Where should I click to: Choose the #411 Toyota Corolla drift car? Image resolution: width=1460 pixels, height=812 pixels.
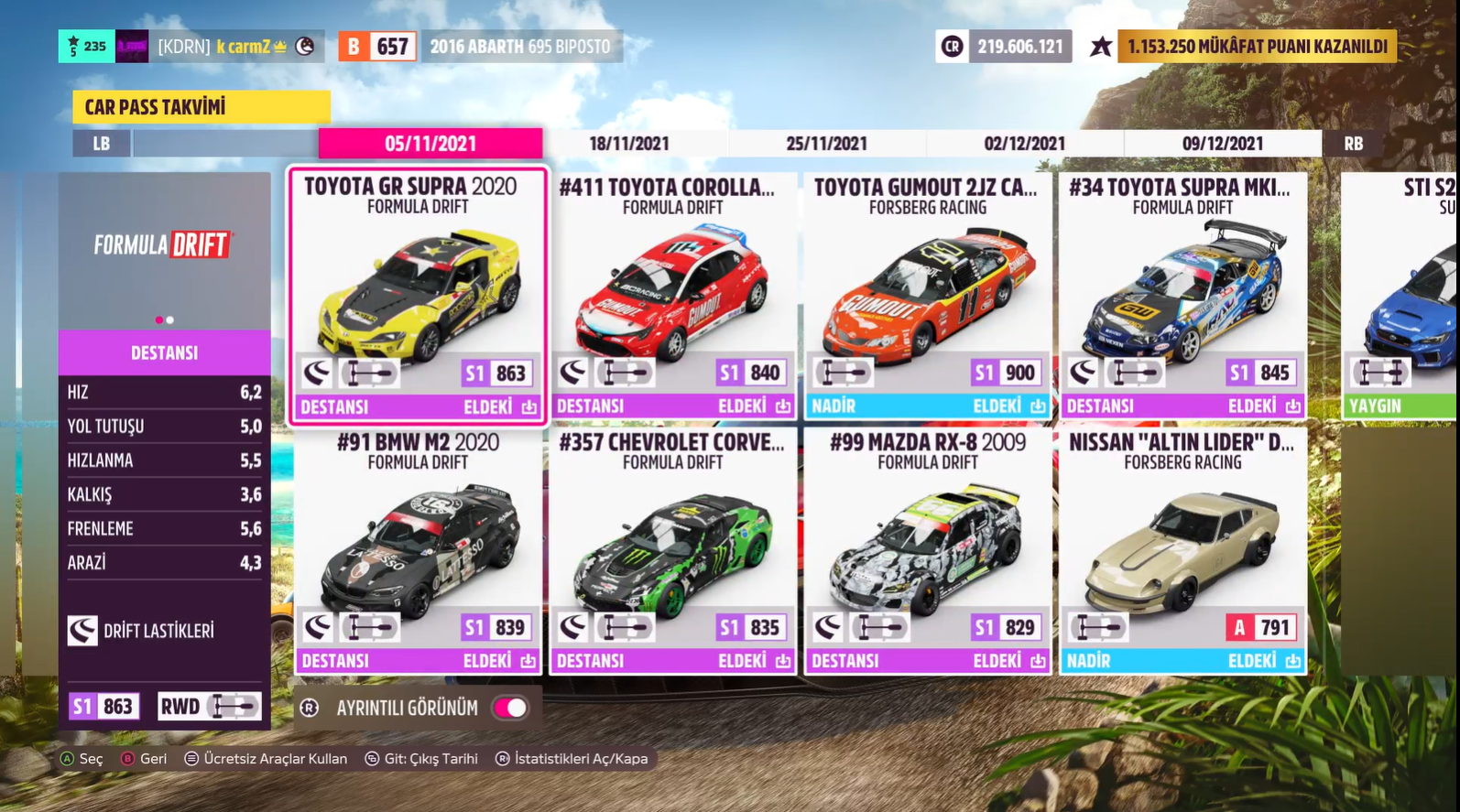pyautogui.click(x=673, y=296)
